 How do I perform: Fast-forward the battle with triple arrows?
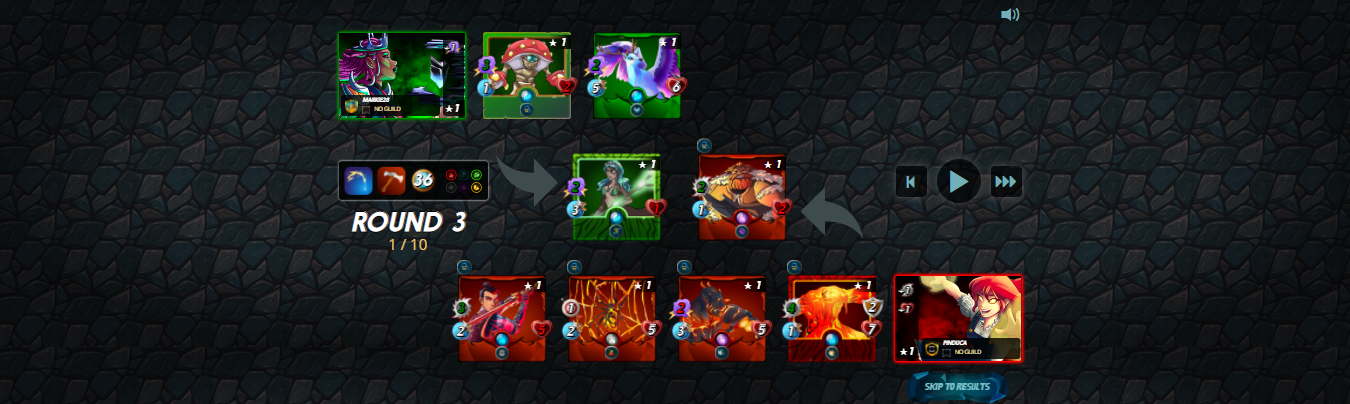1006,182
